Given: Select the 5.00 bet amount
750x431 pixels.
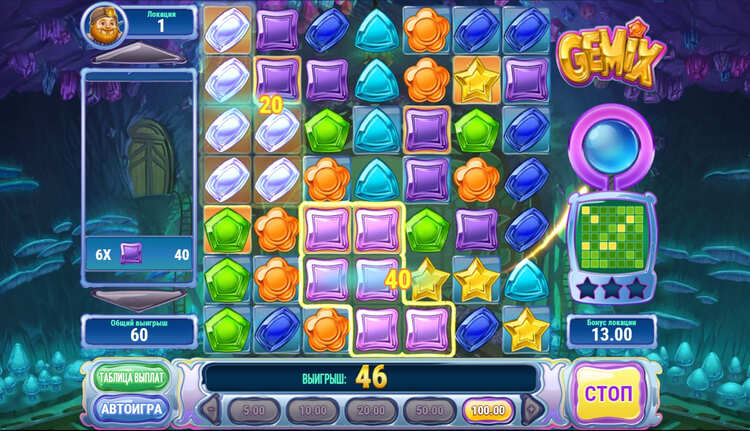Looking at the screenshot, I should click(x=254, y=410).
